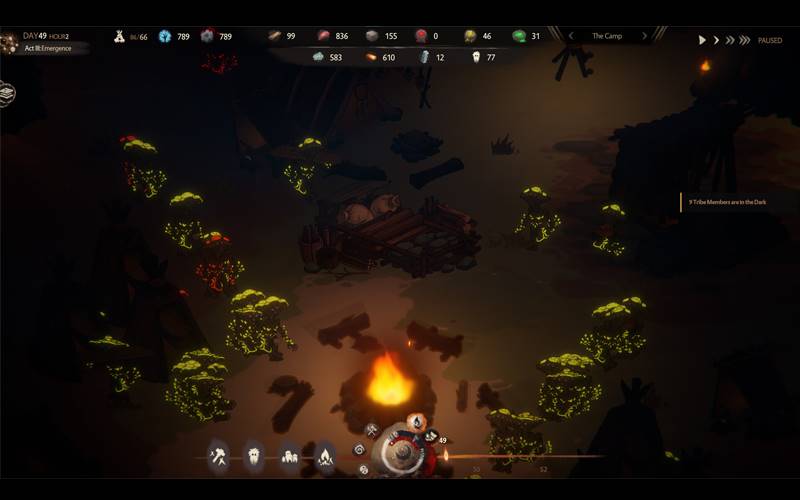This screenshot has width=800, height=500.
Task: Open the tribe members group icon
Action: tap(290, 457)
